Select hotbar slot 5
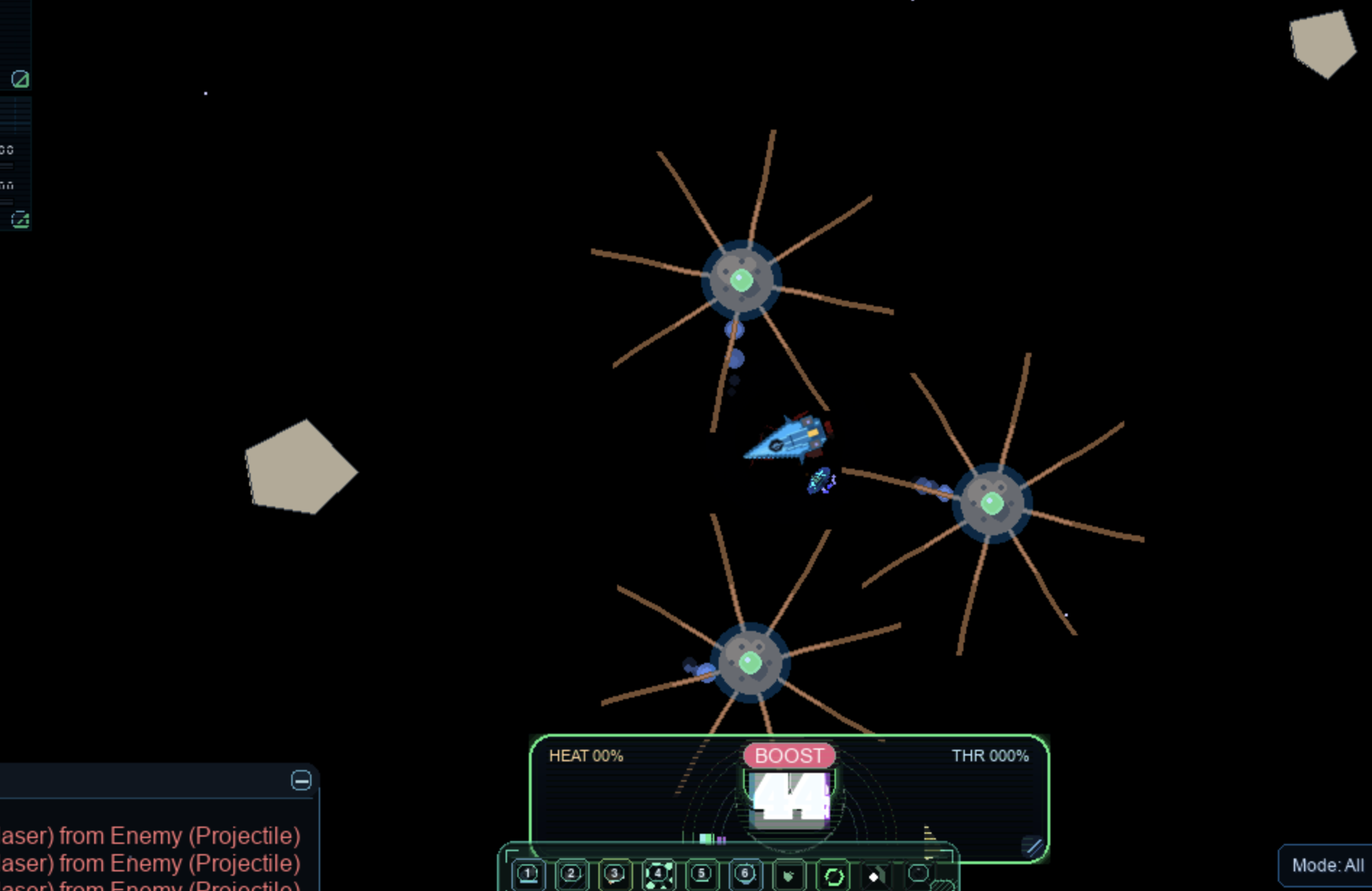Image resolution: width=1372 pixels, height=891 pixels. click(x=701, y=874)
